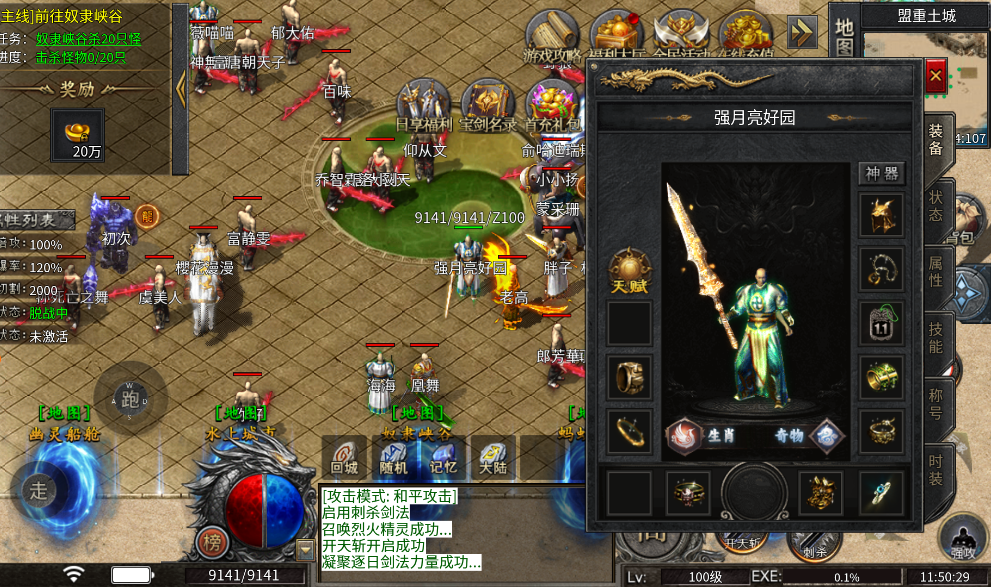This screenshot has width=991, height=587.
Task: Select the equipped golden helmet slot
Action: click(x=881, y=215)
